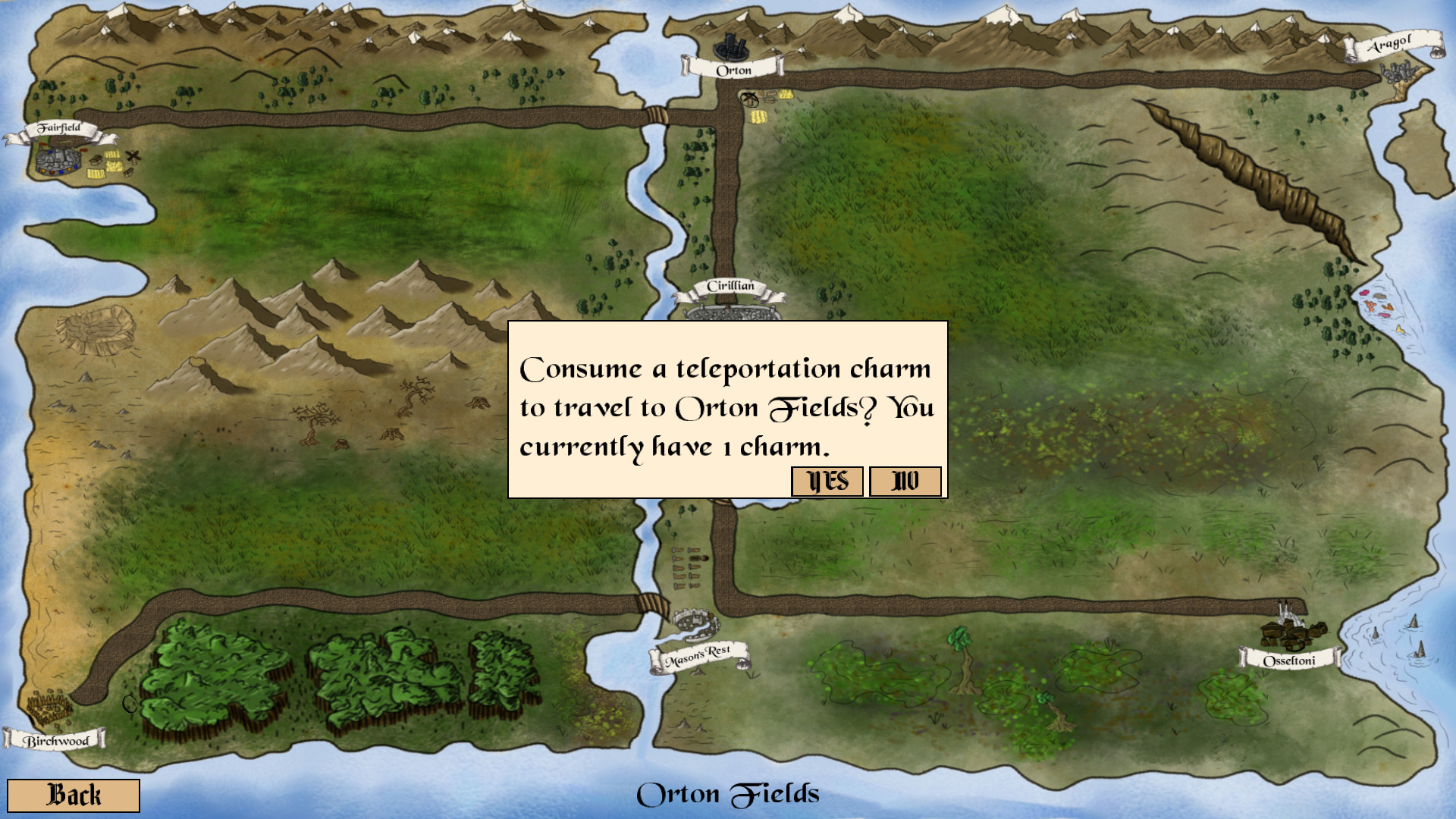Decline the charm prompt with NO
1456x819 pixels.
click(905, 480)
